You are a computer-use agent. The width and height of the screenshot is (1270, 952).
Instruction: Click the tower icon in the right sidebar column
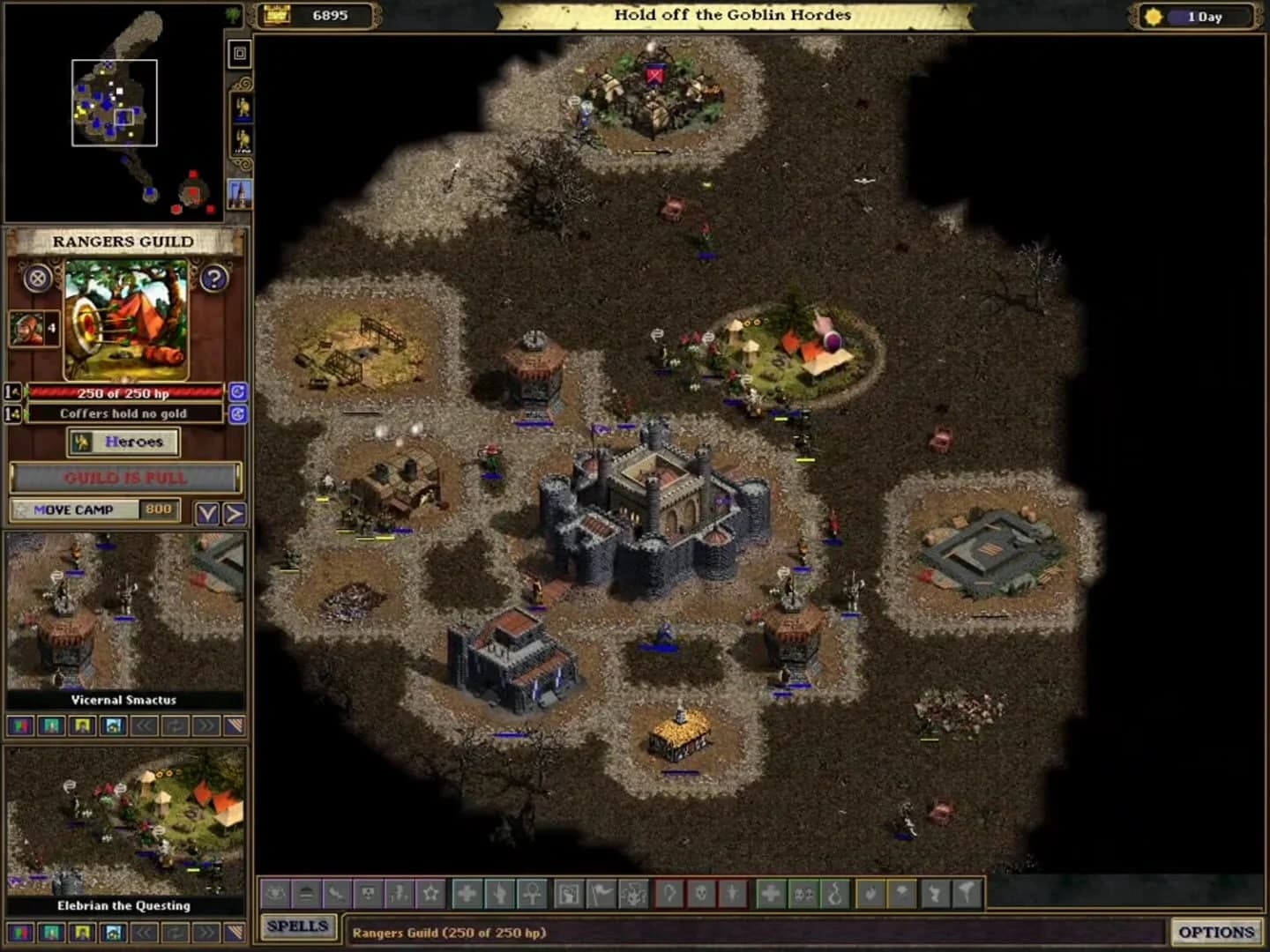(x=240, y=194)
